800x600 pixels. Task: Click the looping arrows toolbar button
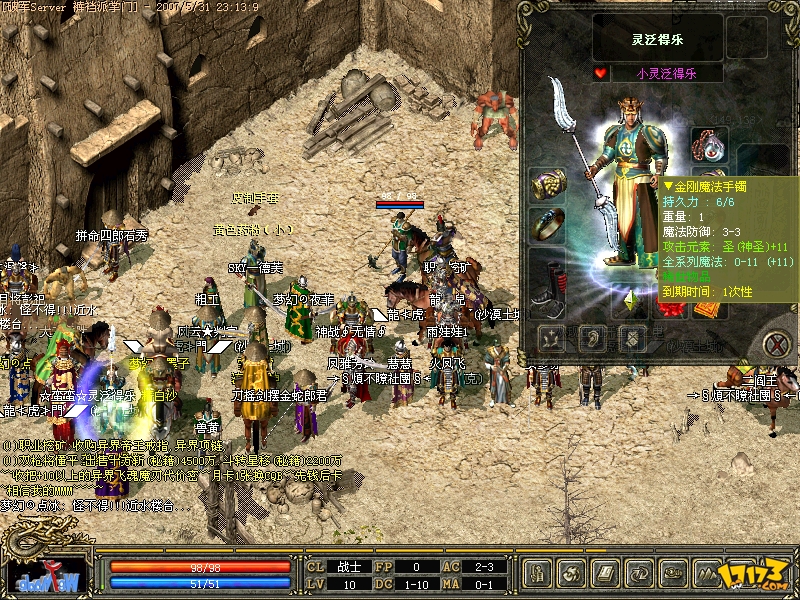[x=639, y=573]
